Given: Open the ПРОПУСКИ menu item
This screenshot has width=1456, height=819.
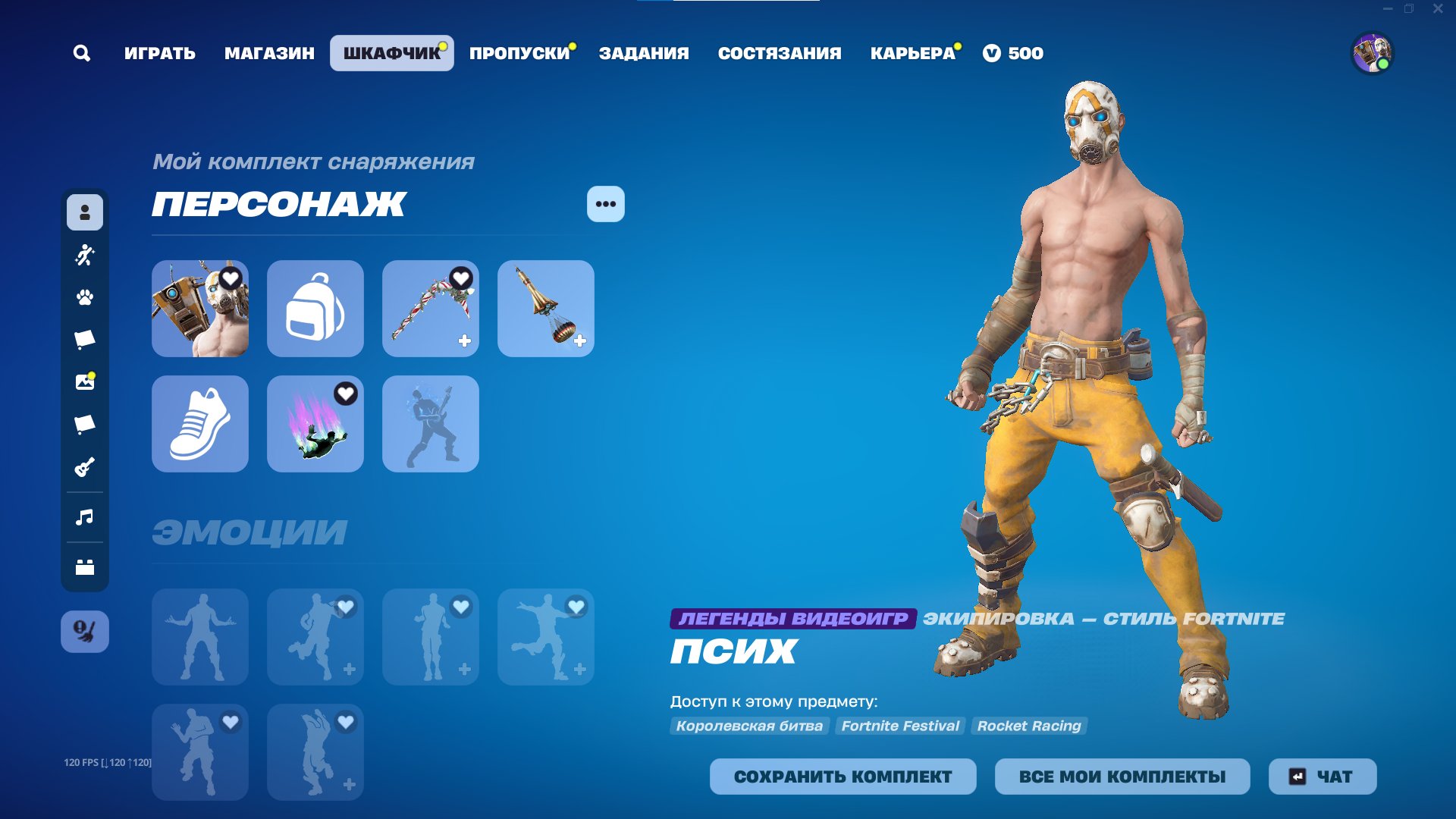Looking at the screenshot, I should (x=518, y=52).
